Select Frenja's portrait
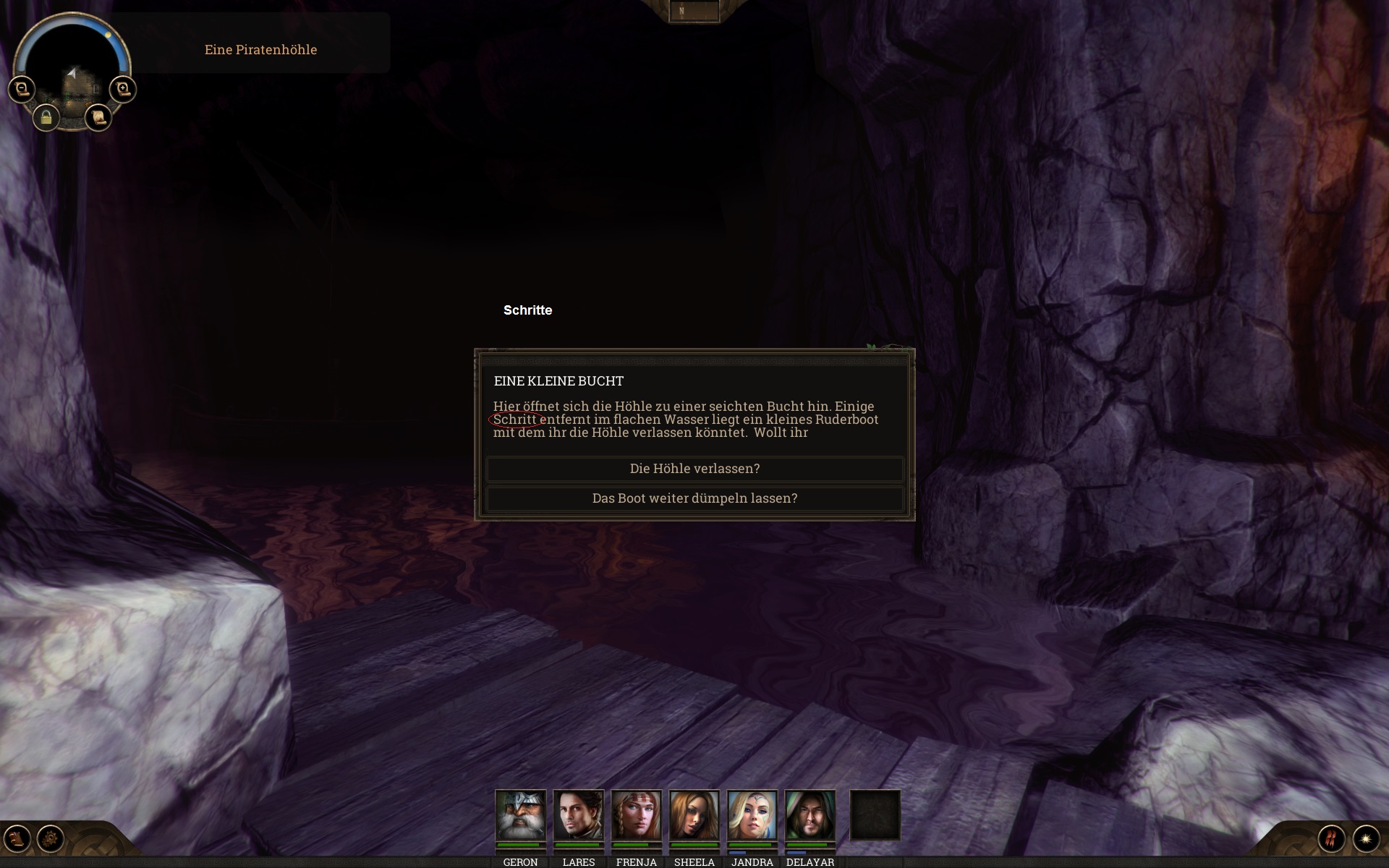 tap(636, 814)
